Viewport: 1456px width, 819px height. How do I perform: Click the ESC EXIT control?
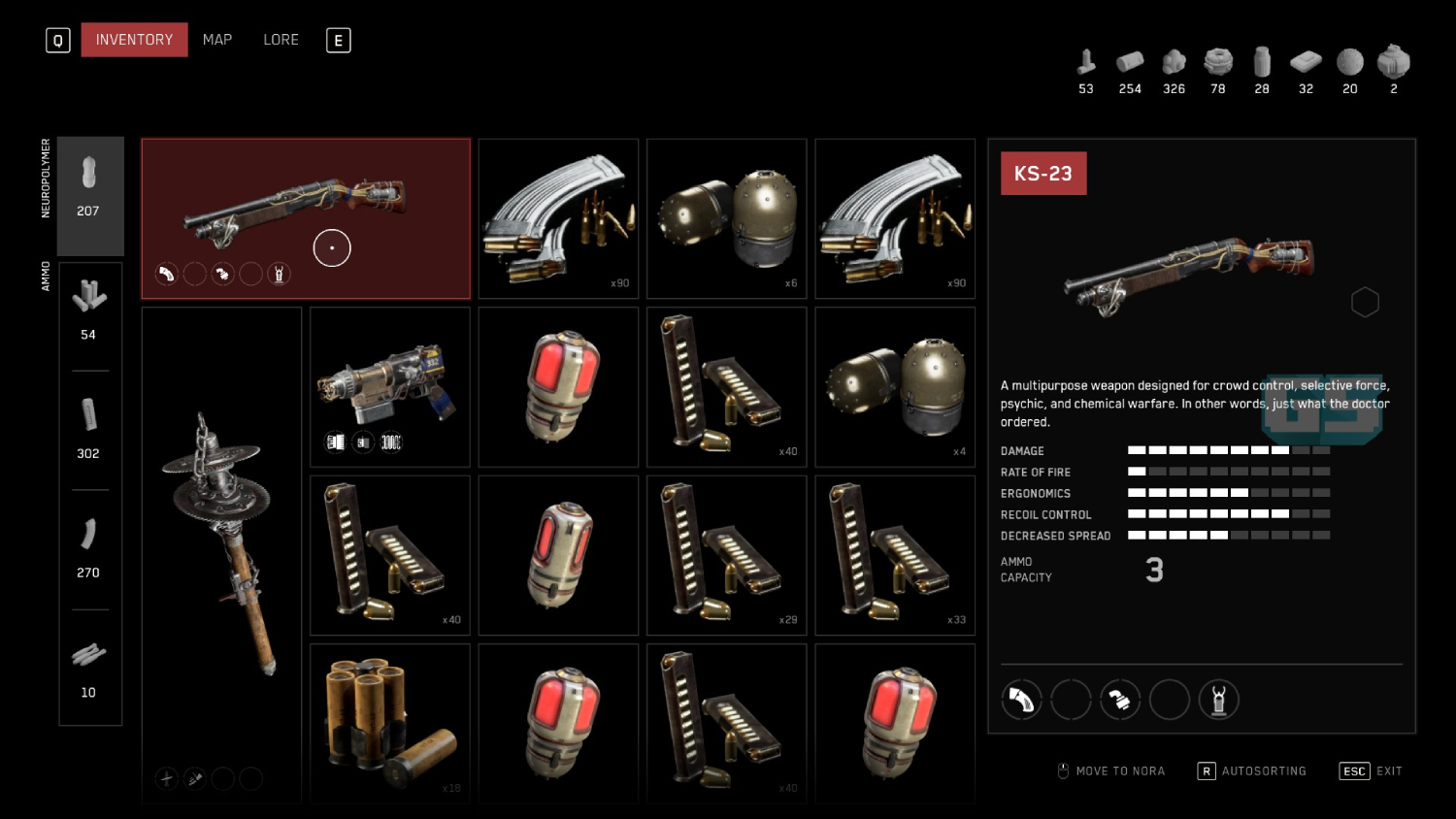(1370, 770)
